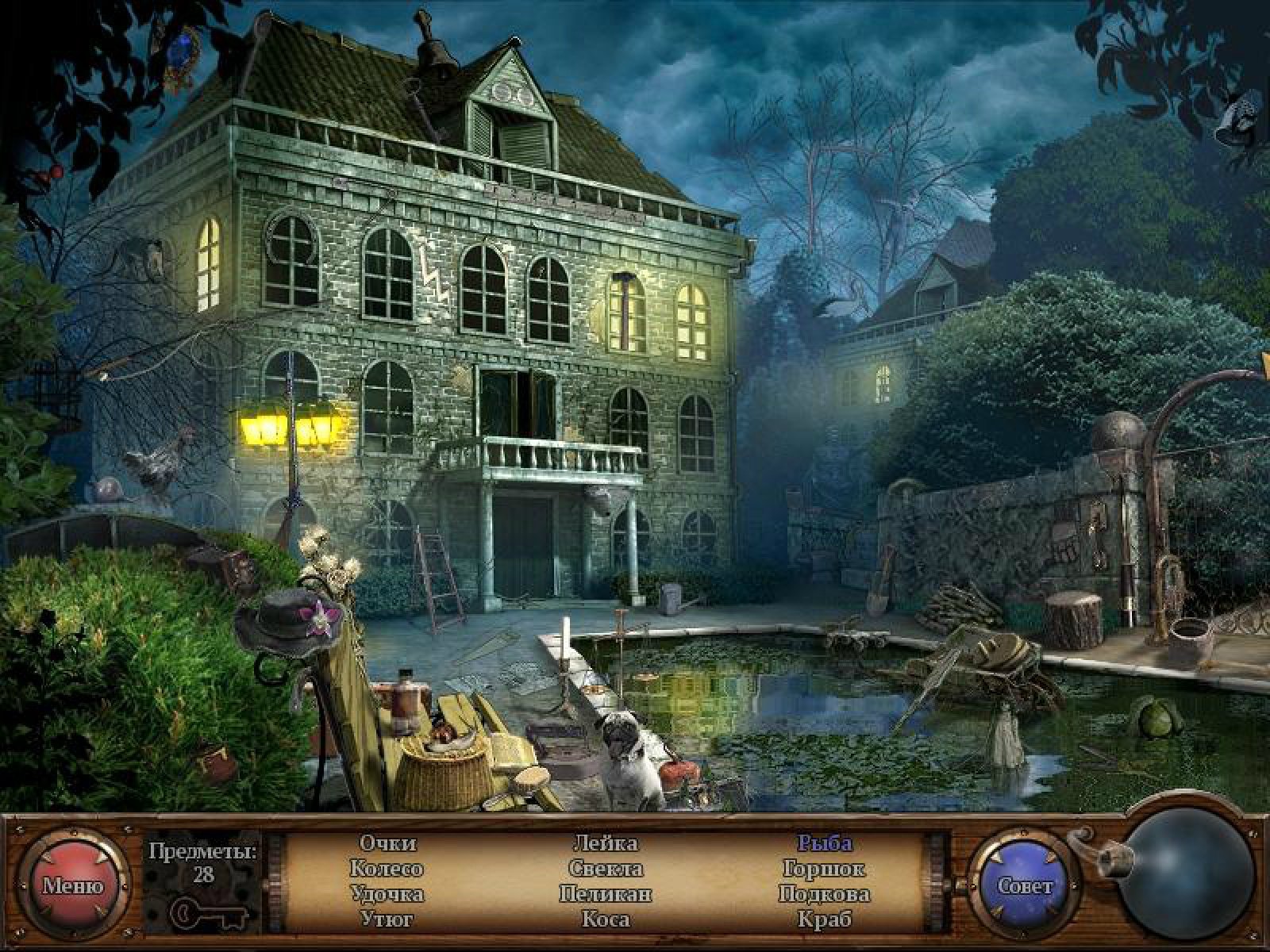Select the Свекла list entry

click(606, 869)
